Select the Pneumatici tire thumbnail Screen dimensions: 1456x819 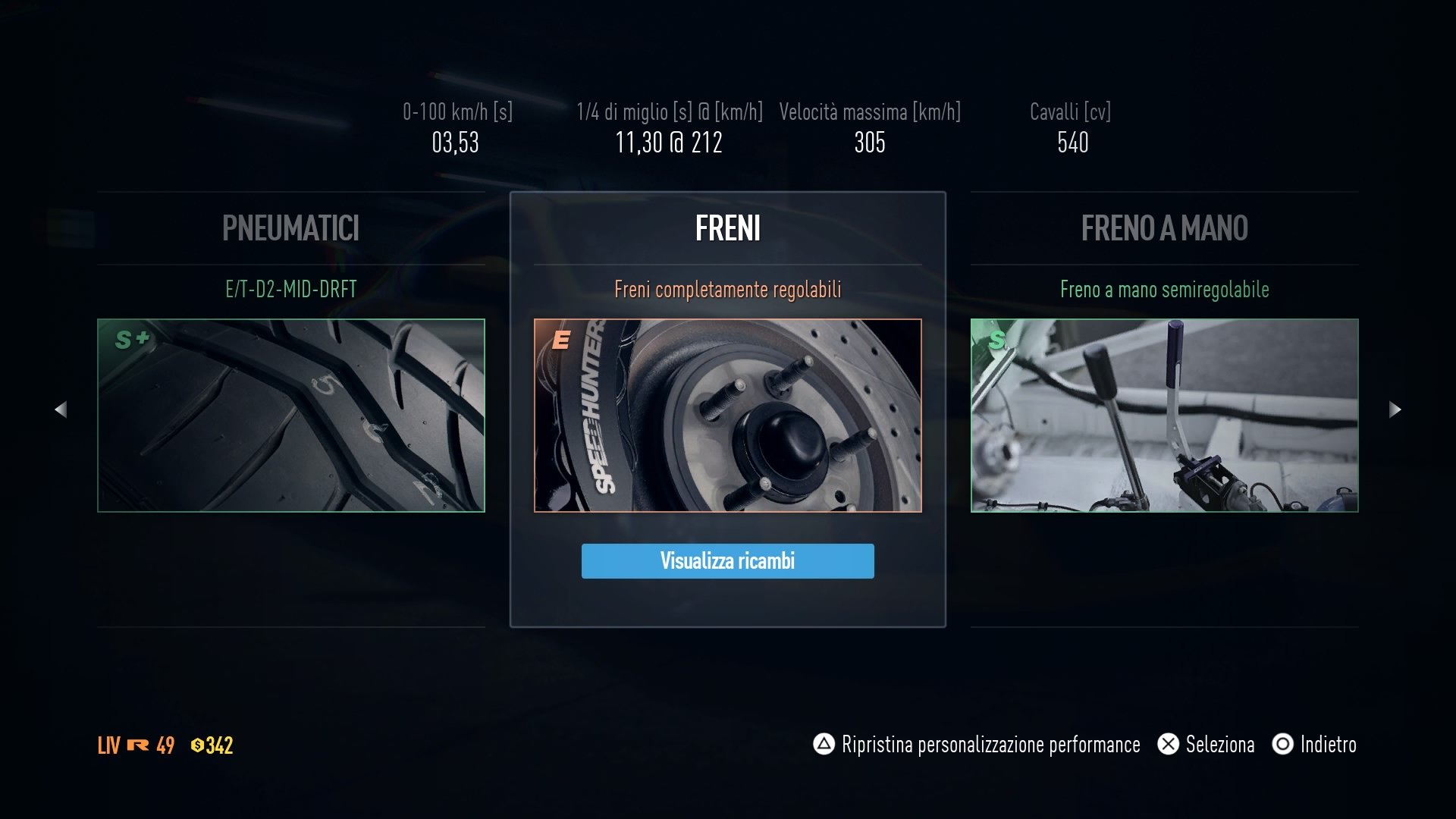291,416
